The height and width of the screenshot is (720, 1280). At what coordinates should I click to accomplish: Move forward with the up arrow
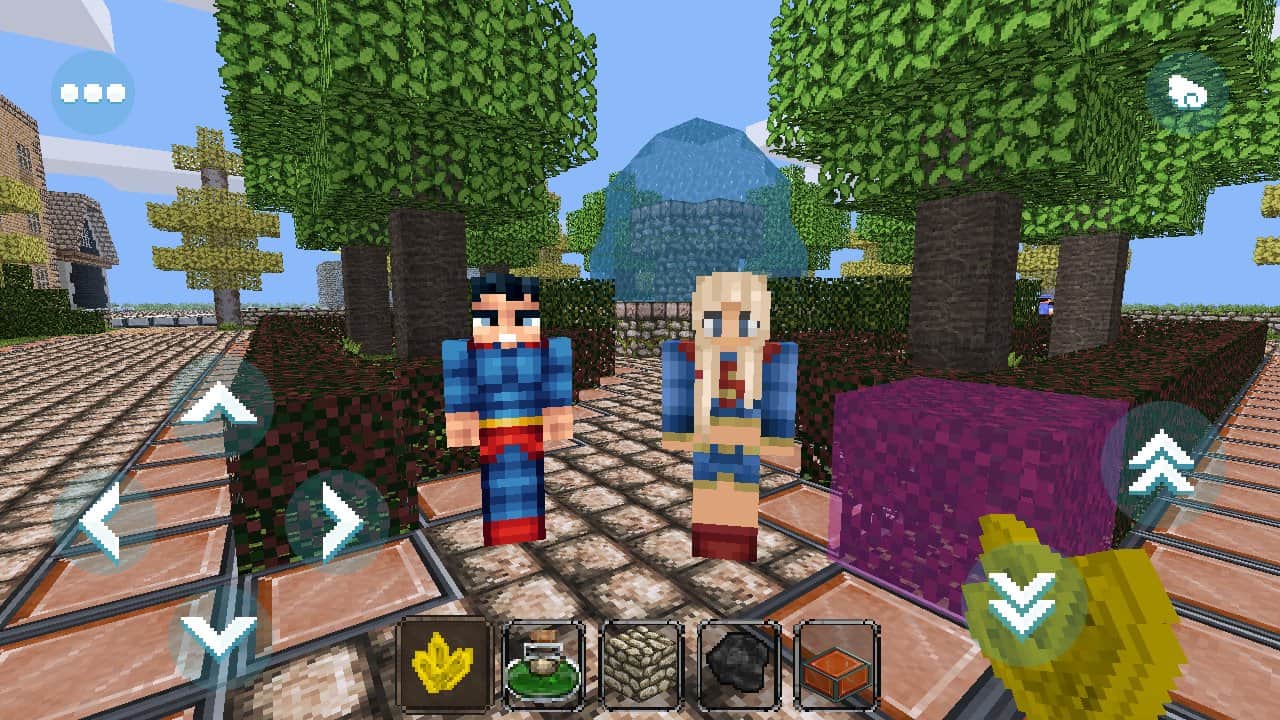tap(220, 406)
